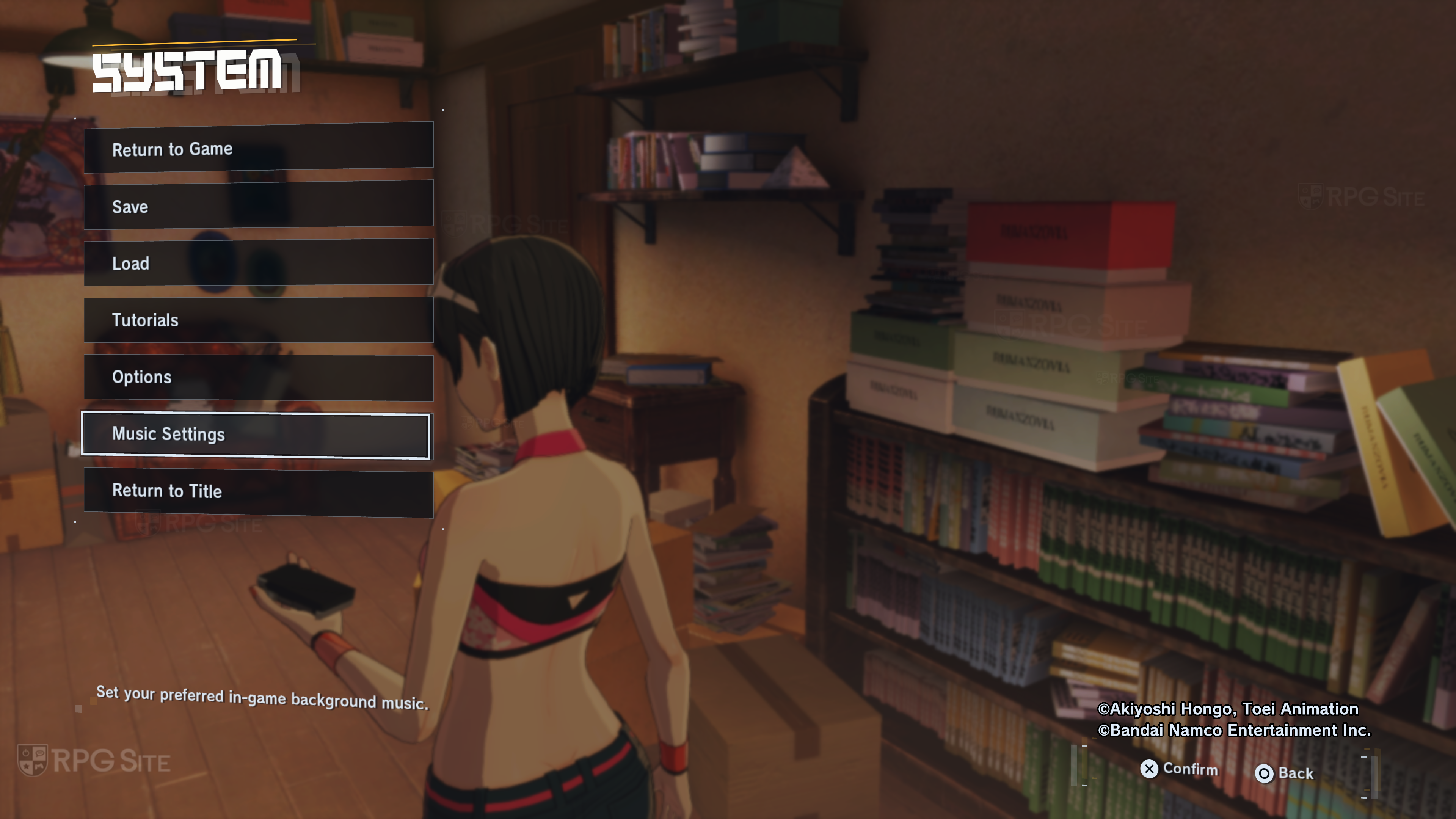Select Return to Game
This screenshot has height=819, width=1456.
(x=258, y=148)
